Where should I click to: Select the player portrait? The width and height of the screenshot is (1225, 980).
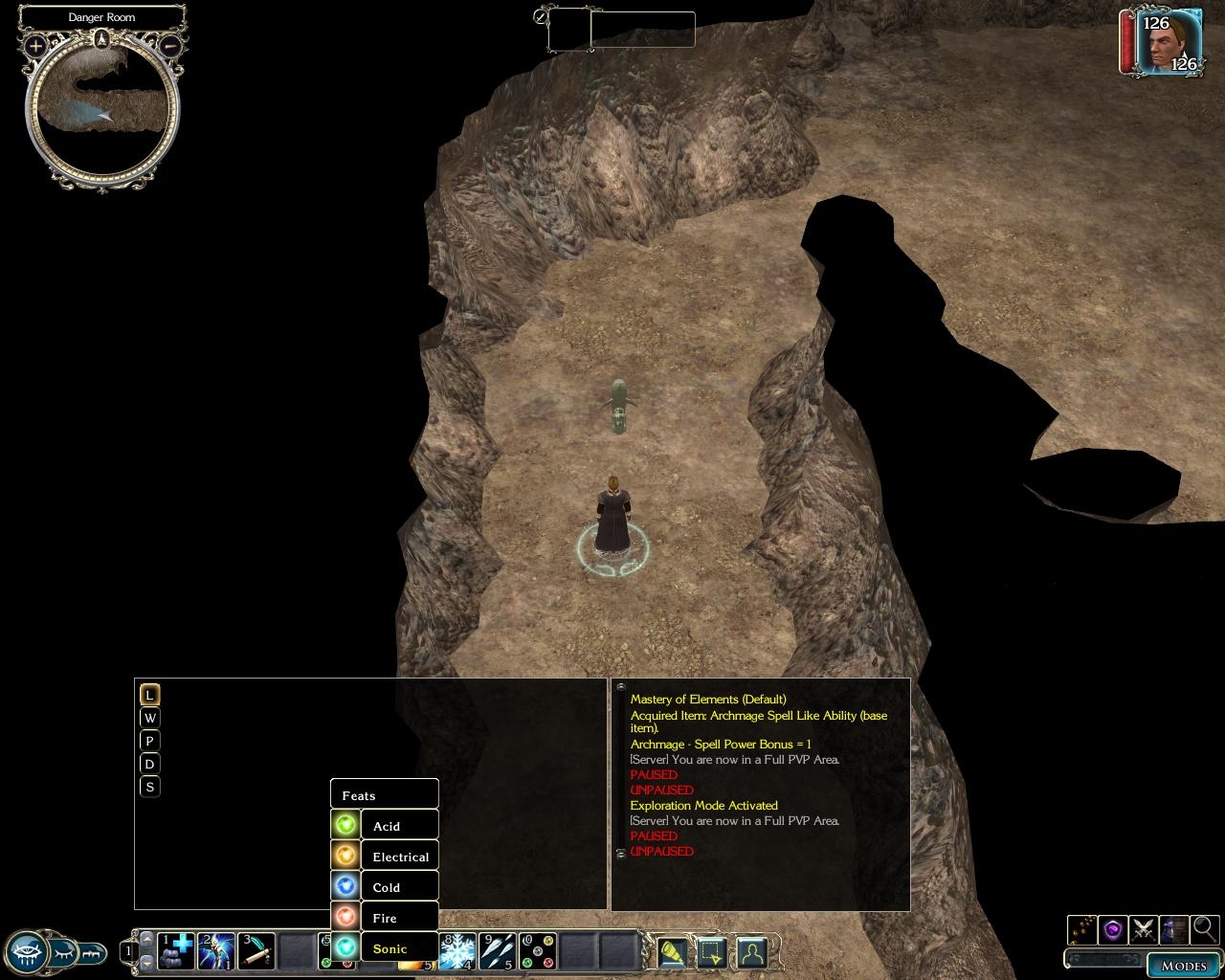pyautogui.click(x=1169, y=42)
